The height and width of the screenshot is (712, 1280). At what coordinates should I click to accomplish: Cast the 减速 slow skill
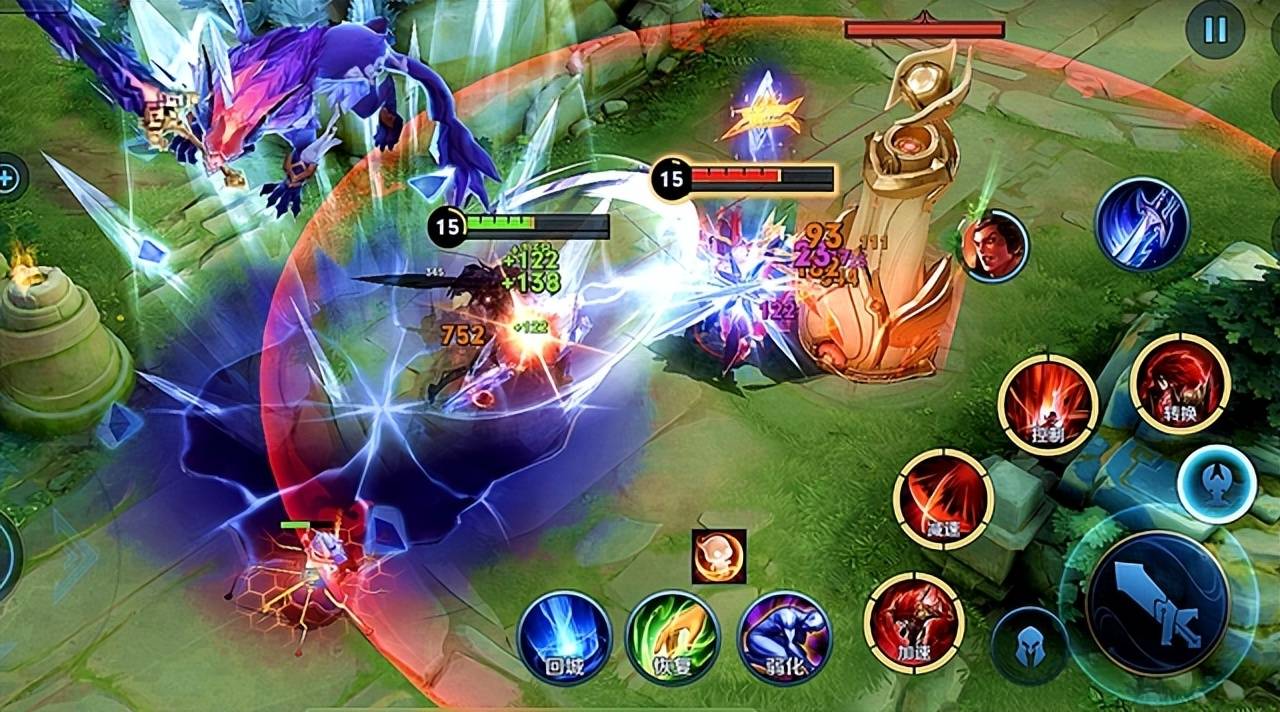[x=943, y=498]
